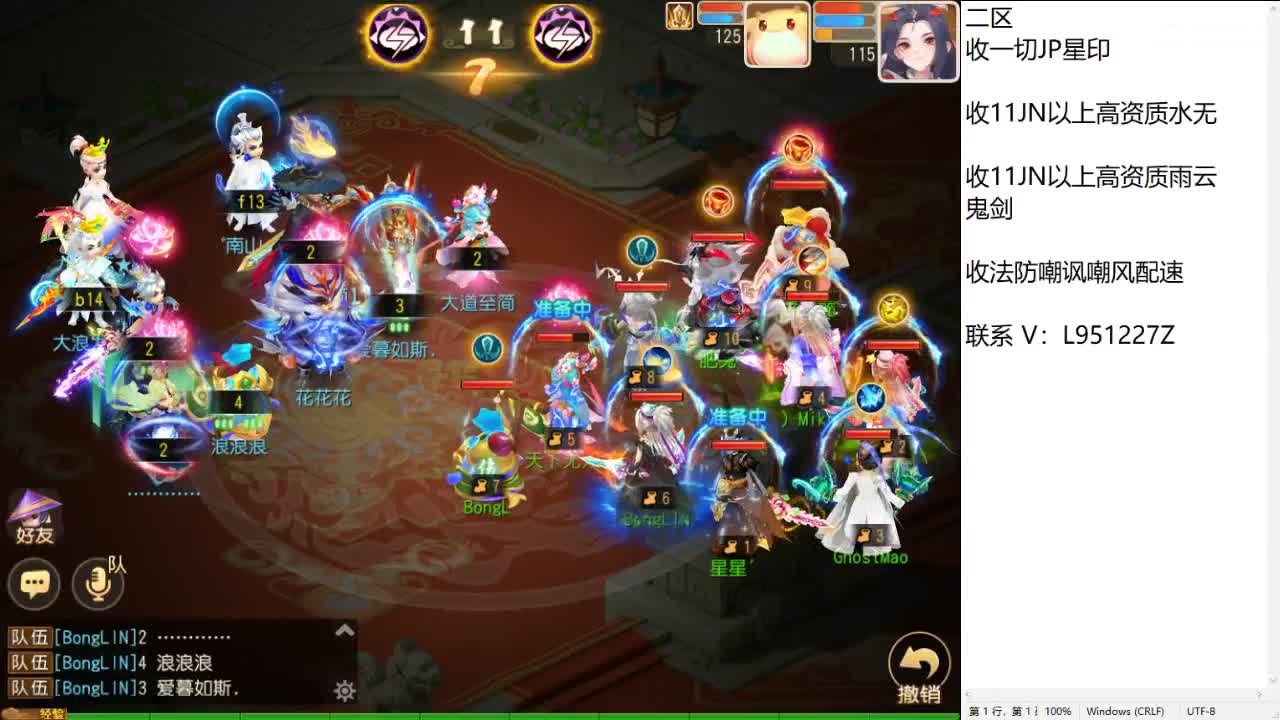Select the voice microphone icon
Image resolution: width=1280 pixels, height=720 pixels.
click(x=97, y=584)
